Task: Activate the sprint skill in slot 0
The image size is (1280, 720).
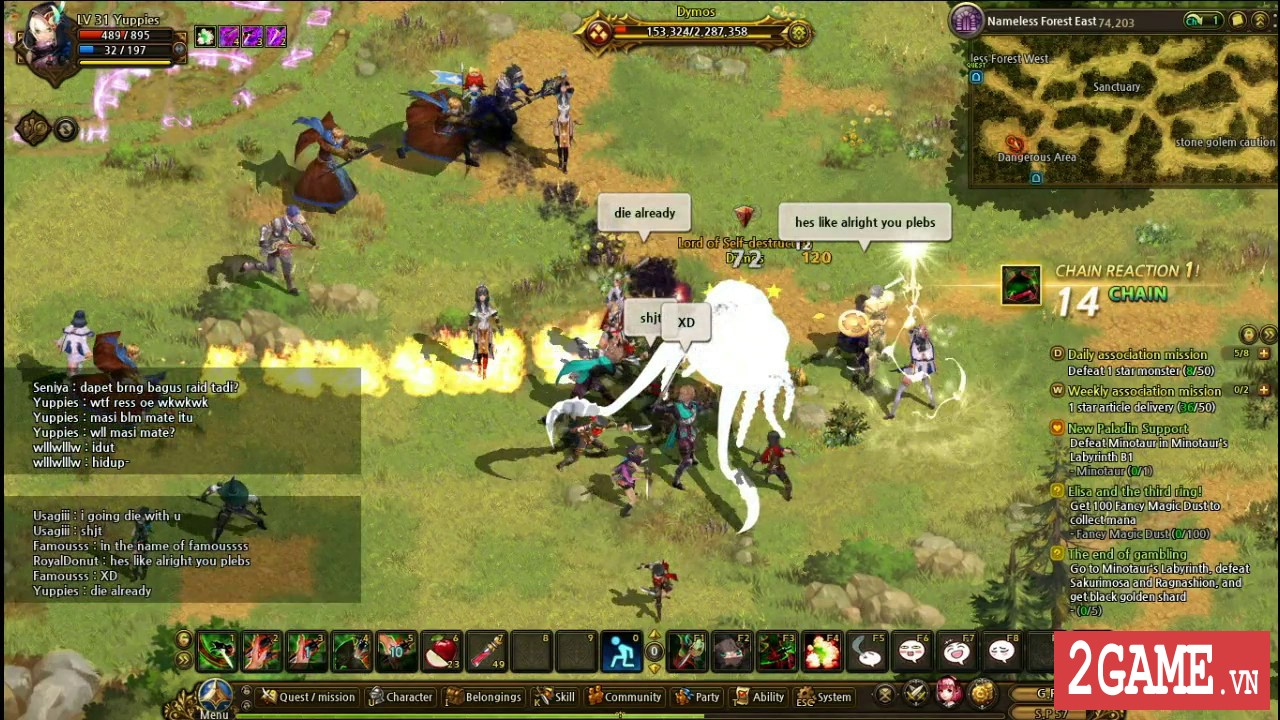Action: (x=622, y=651)
